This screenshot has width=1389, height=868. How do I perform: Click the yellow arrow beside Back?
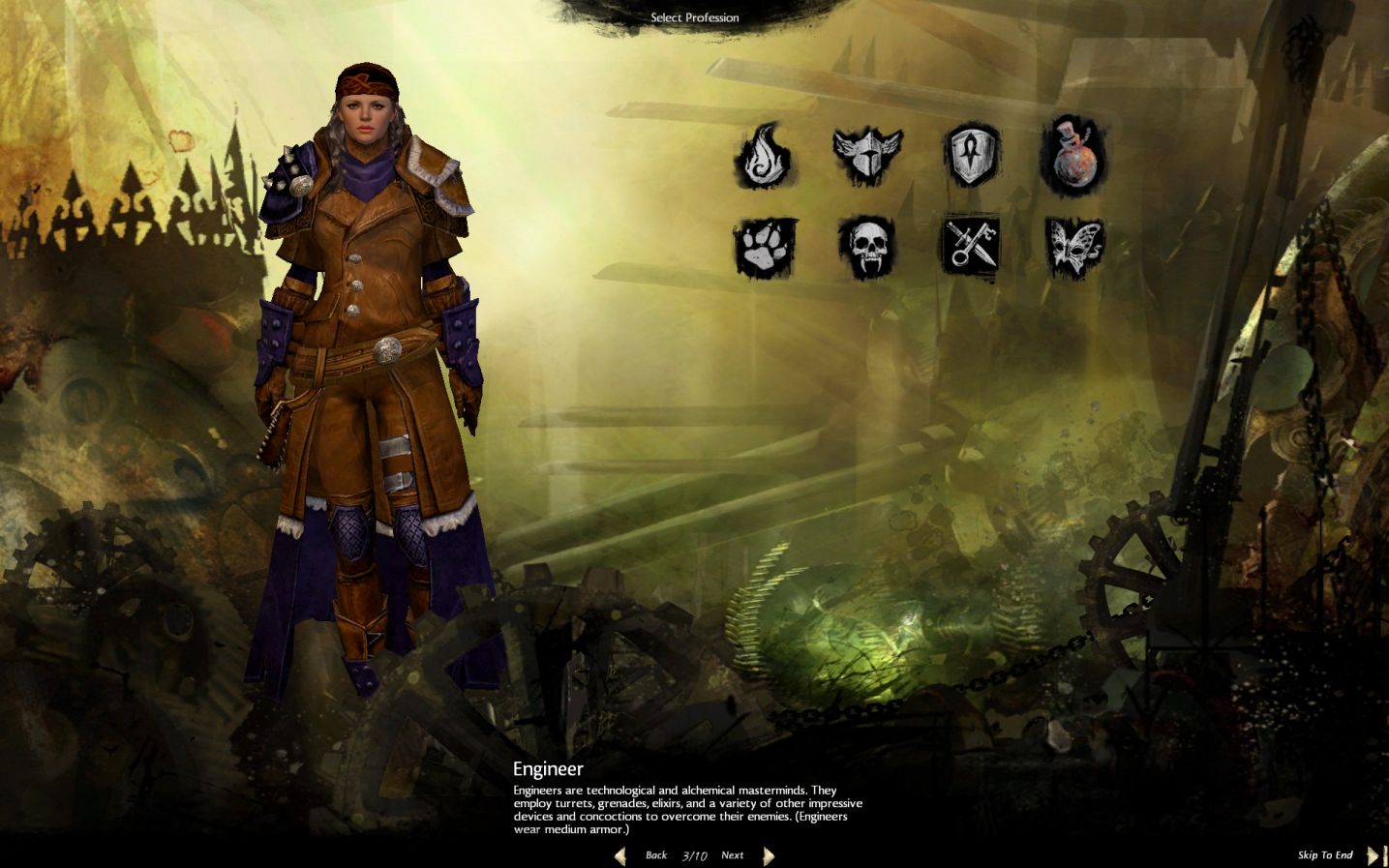point(620,855)
